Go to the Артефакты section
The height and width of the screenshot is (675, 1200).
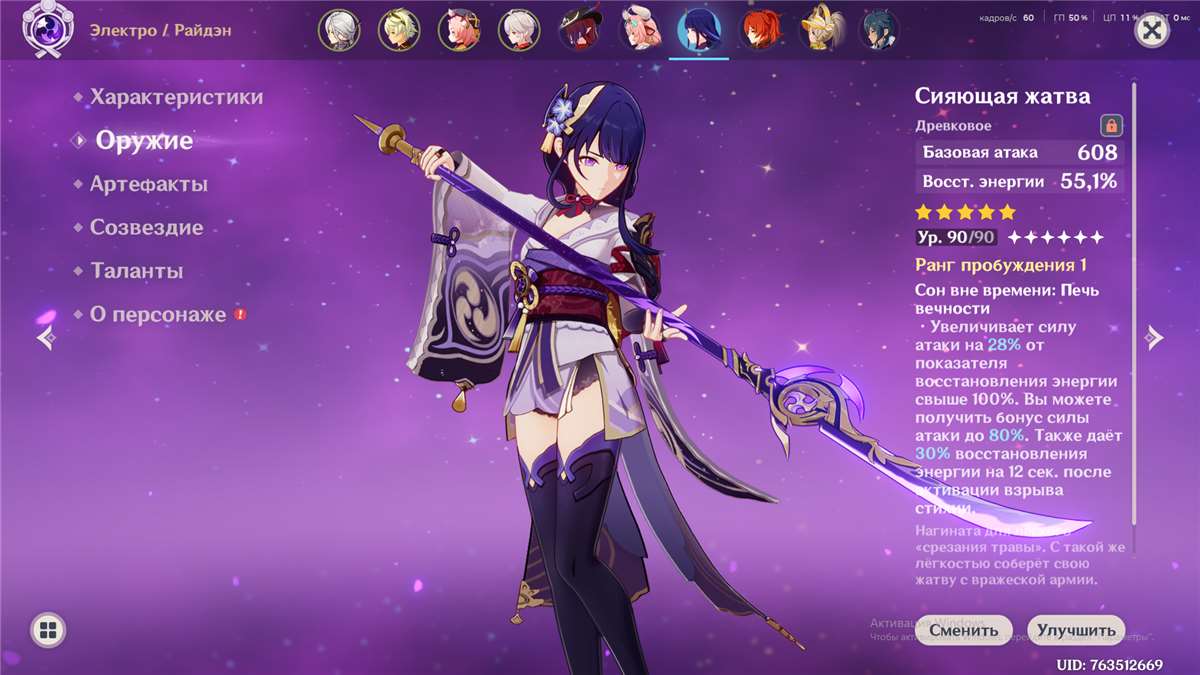point(148,184)
